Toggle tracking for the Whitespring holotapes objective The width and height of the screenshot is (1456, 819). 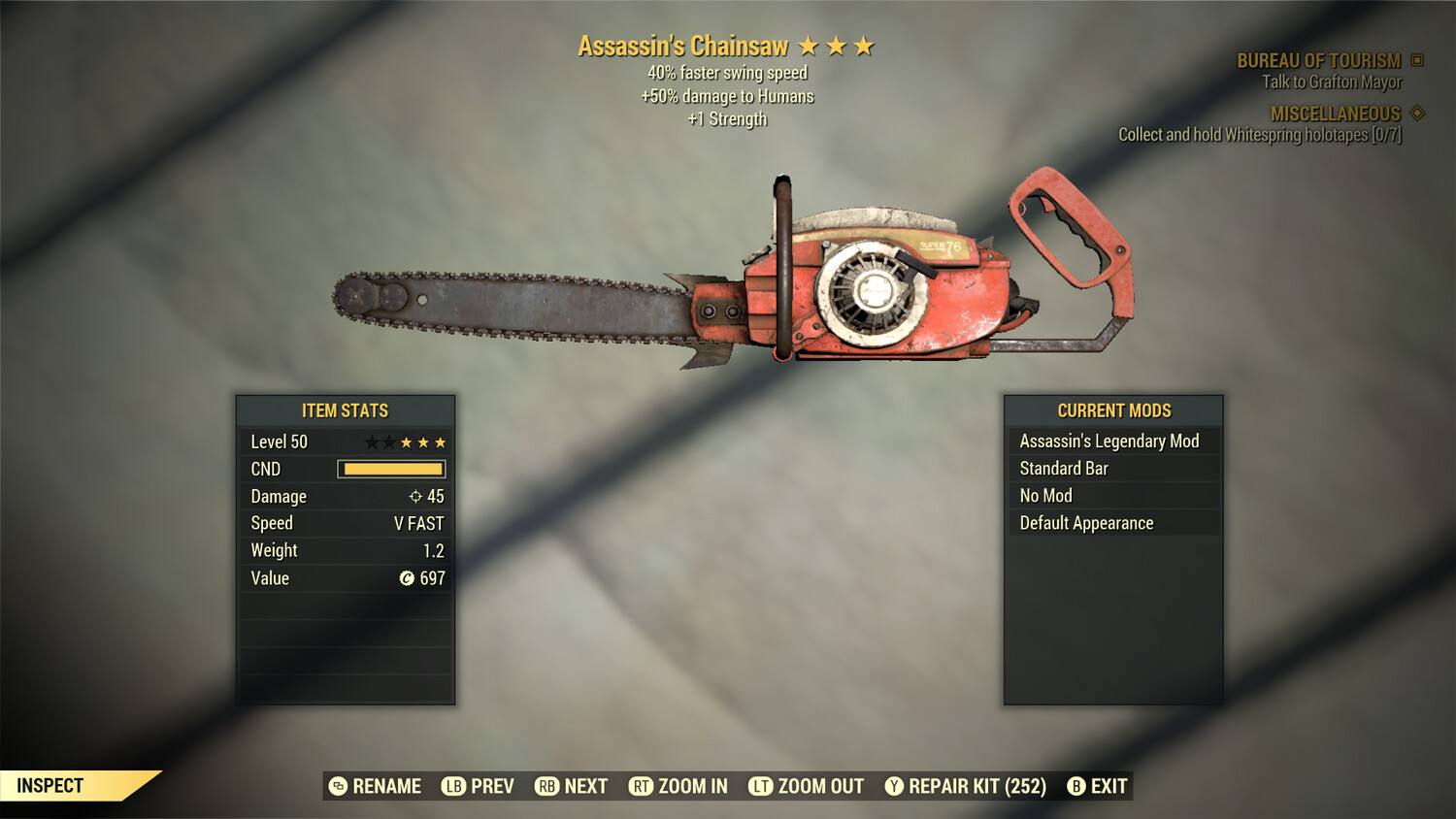[1260, 134]
